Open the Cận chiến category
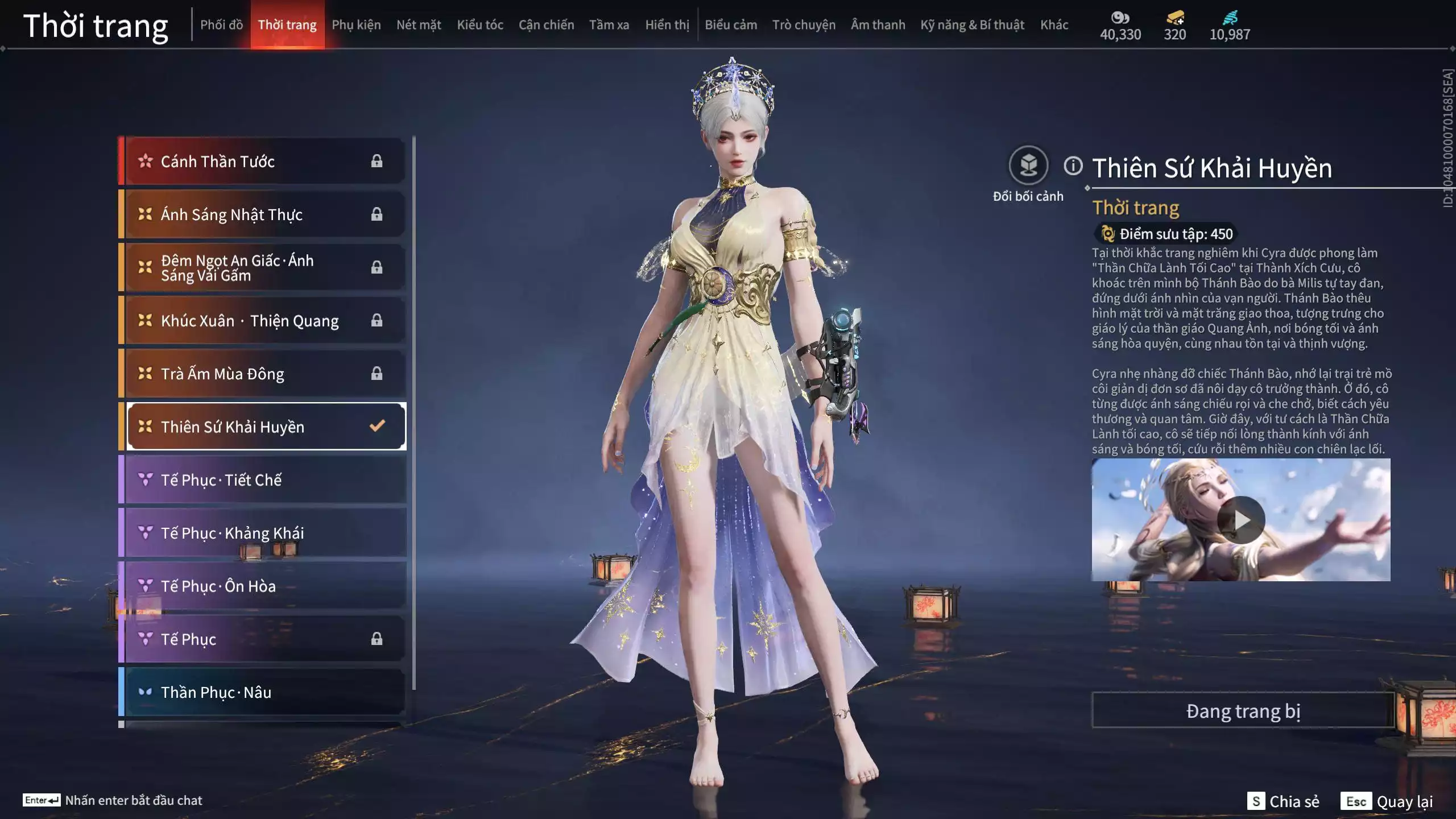1456x819 pixels. pyautogui.click(x=546, y=25)
